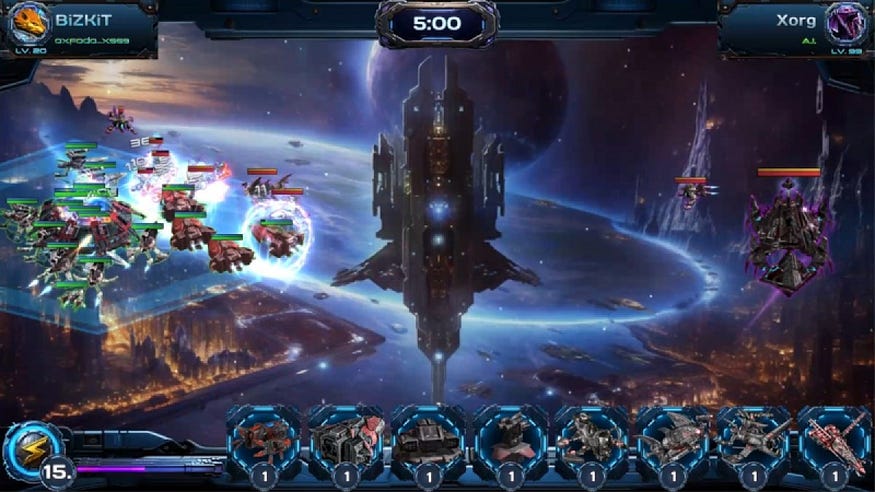The width and height of the screenshot is (875, 492).
Task: View Xorg's purple opponent avatar
Action: click(x=845, y=22)
